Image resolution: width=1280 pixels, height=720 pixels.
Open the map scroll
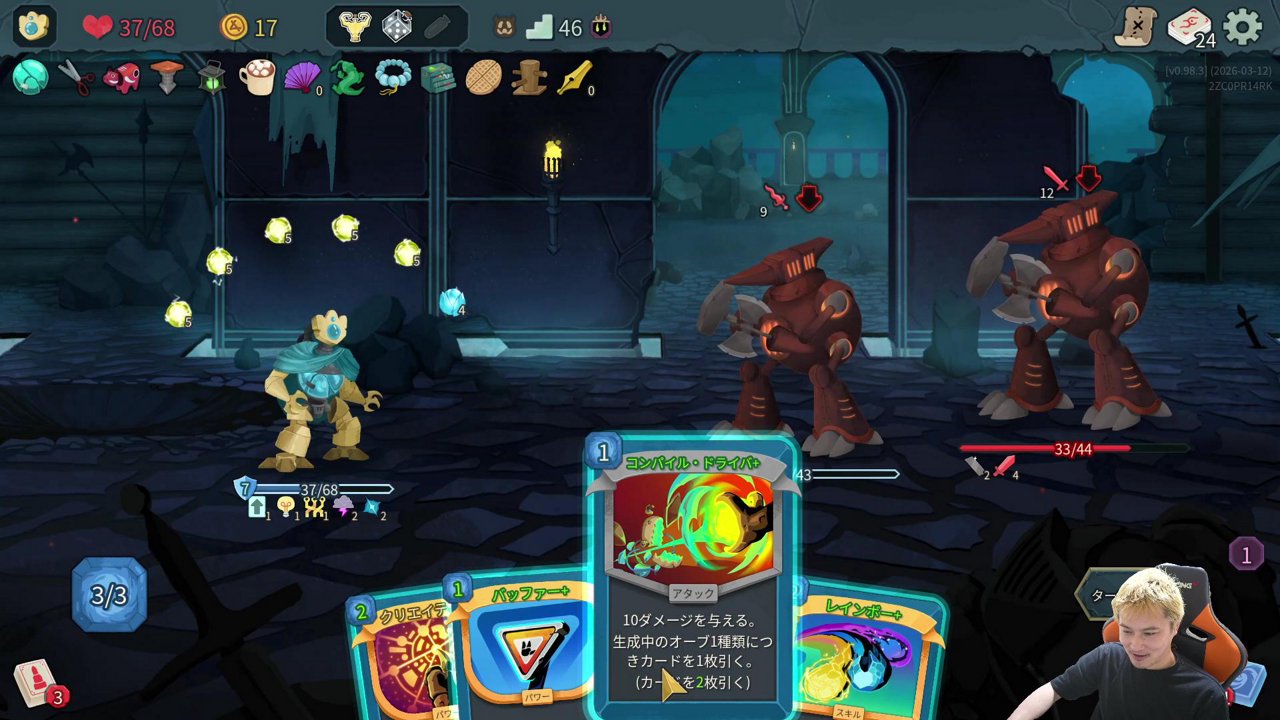point(1136,27)
